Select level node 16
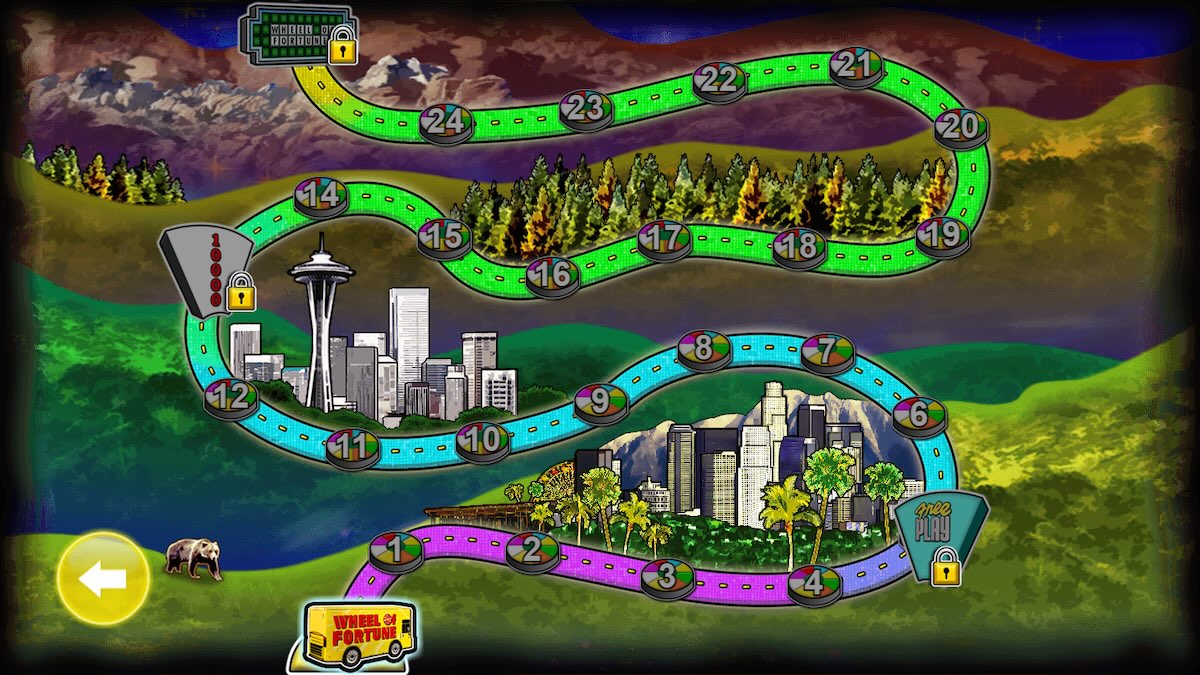Viewport: 1200px width, 675px height. point(552,274)
